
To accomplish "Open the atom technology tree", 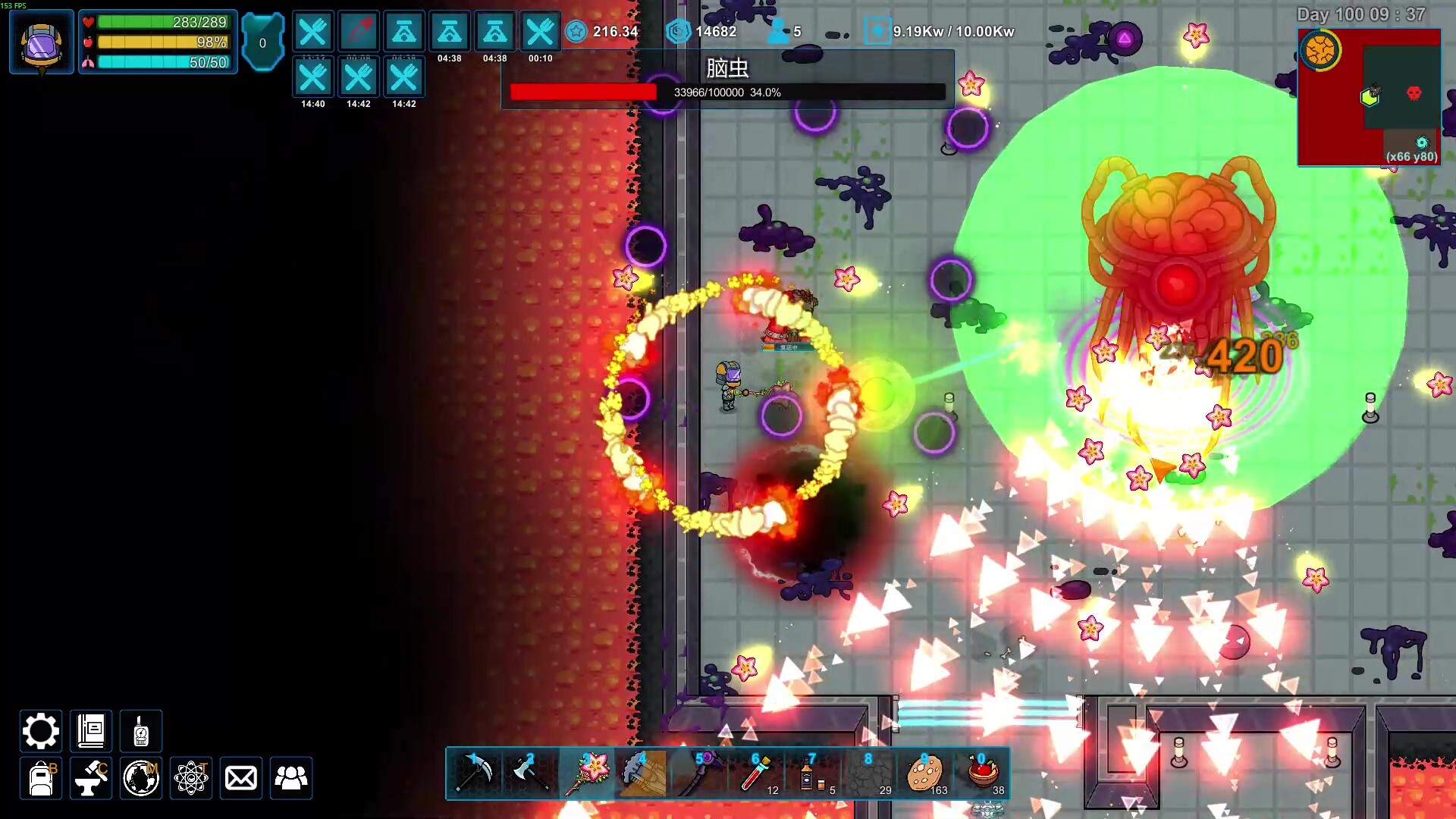I will [x=191, y=778].
